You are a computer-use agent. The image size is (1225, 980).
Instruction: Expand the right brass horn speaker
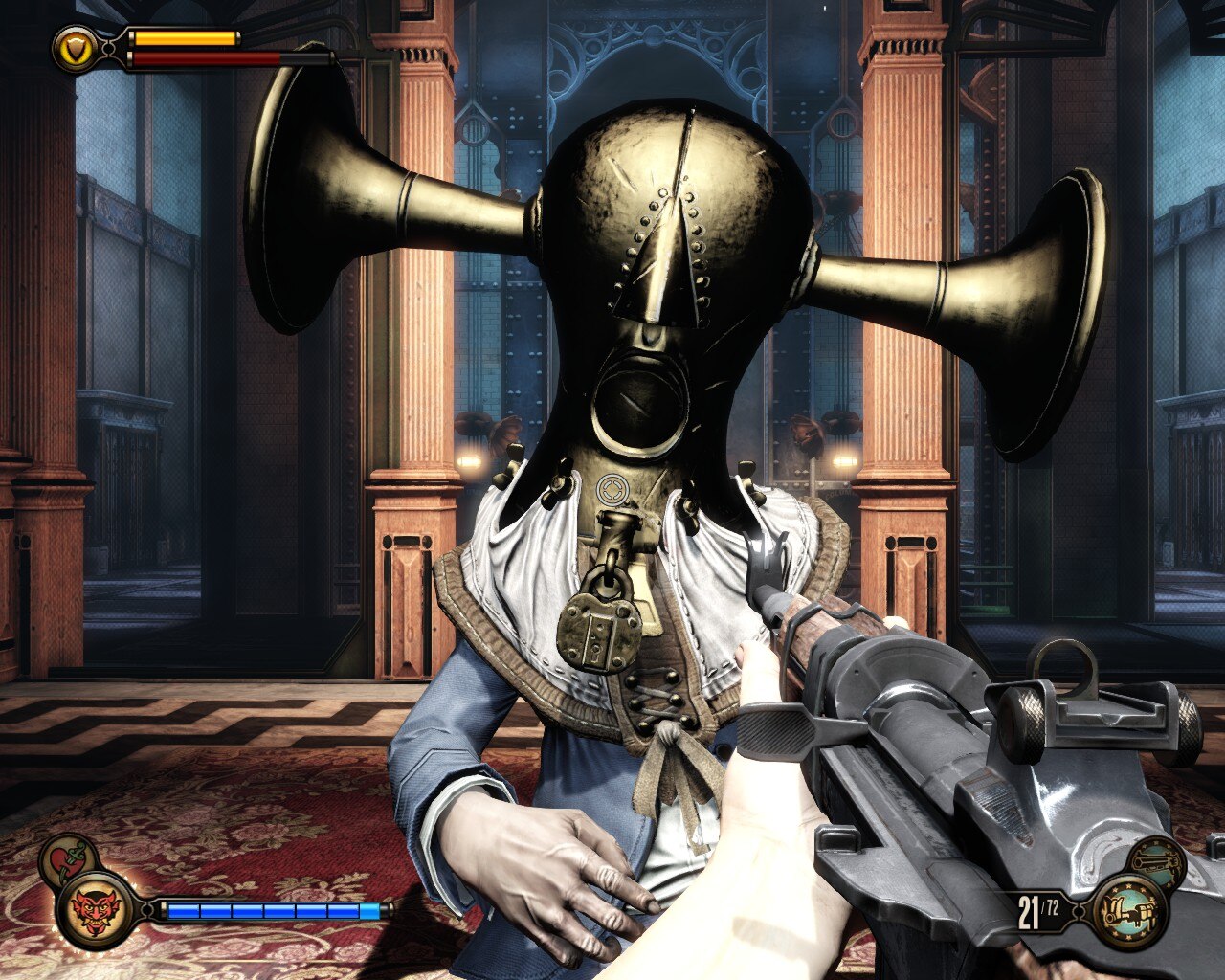tap(976, 287)
